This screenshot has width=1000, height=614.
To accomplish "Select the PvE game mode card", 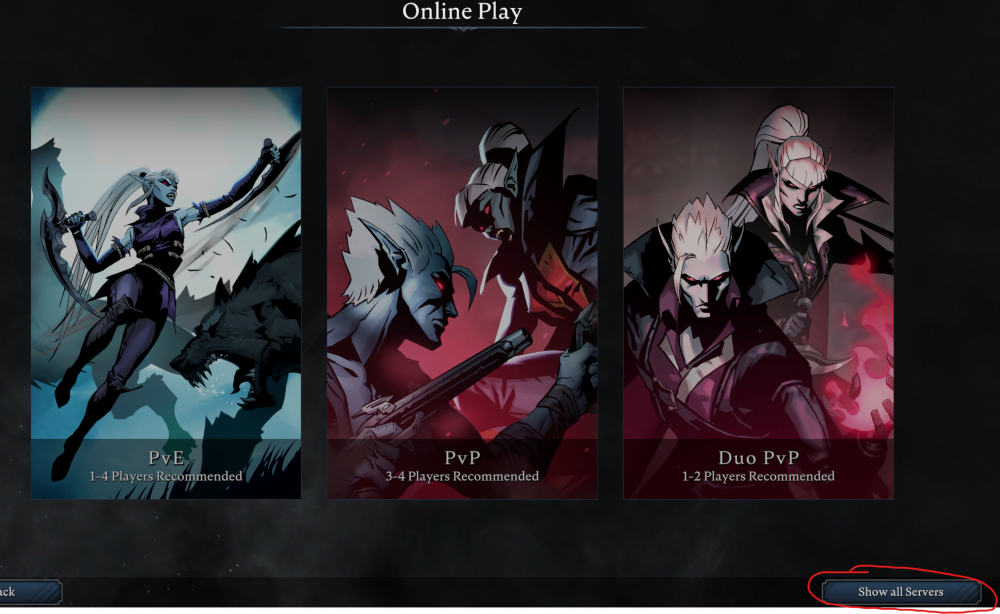I will coord(166,292).
